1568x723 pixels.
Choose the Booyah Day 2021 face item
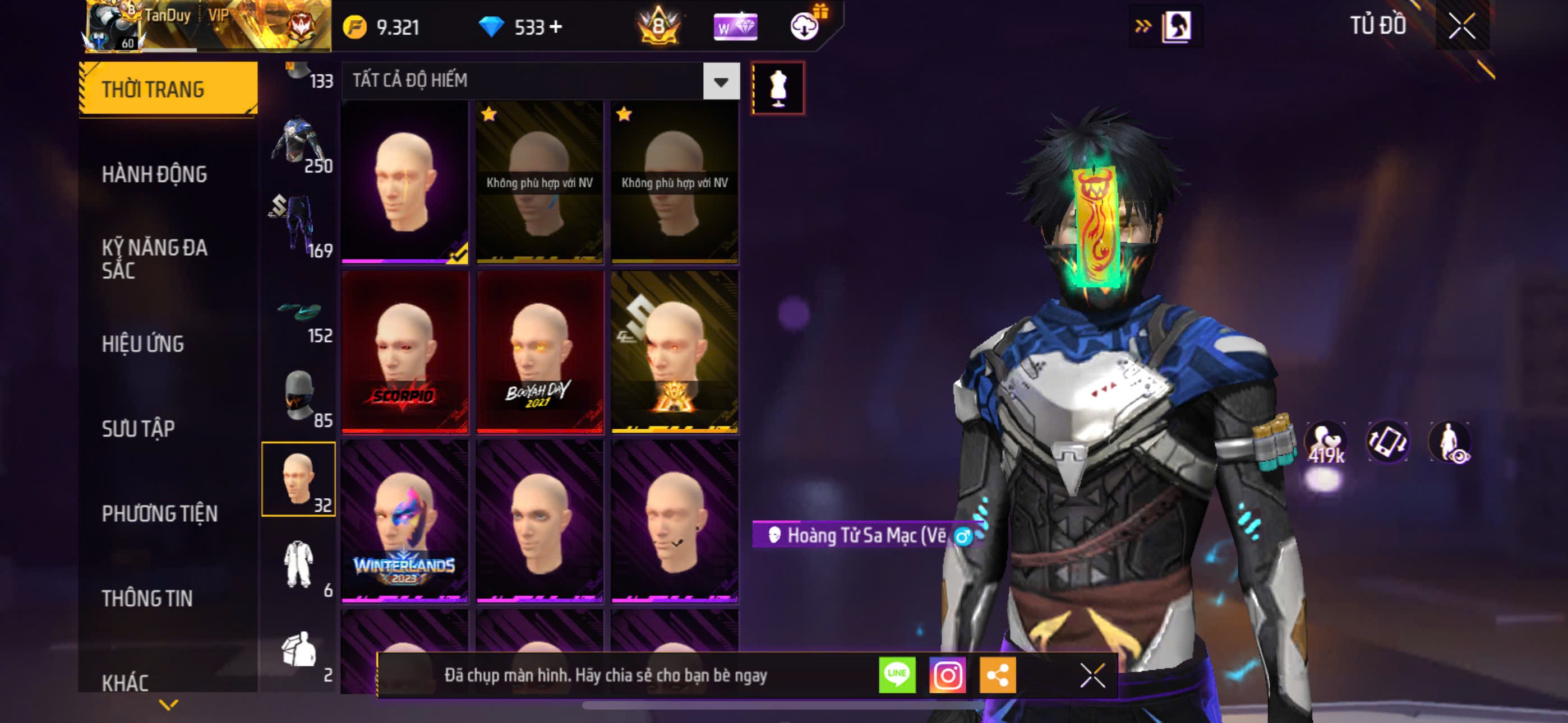tap(540, 352)
